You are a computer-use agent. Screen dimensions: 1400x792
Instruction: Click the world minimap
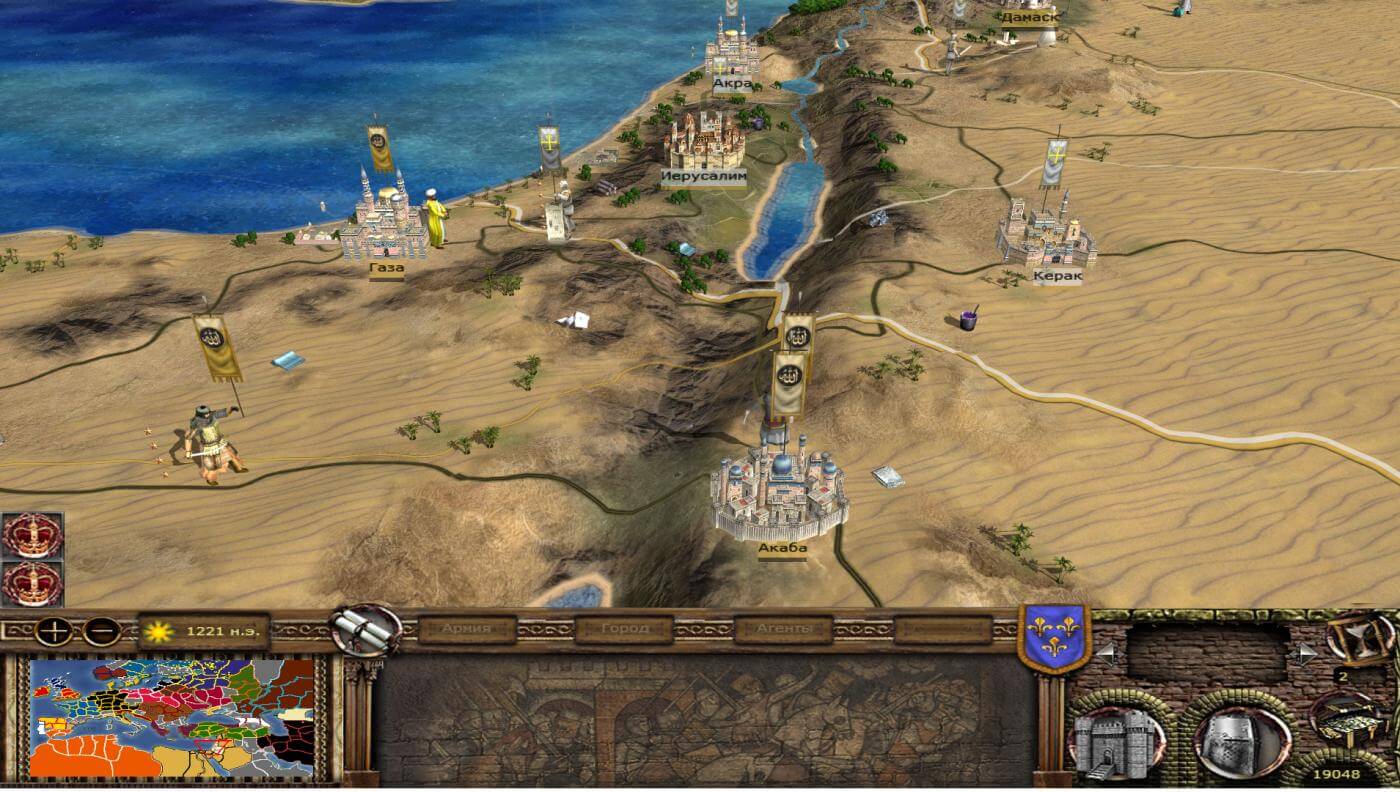(x=171, y=717)
